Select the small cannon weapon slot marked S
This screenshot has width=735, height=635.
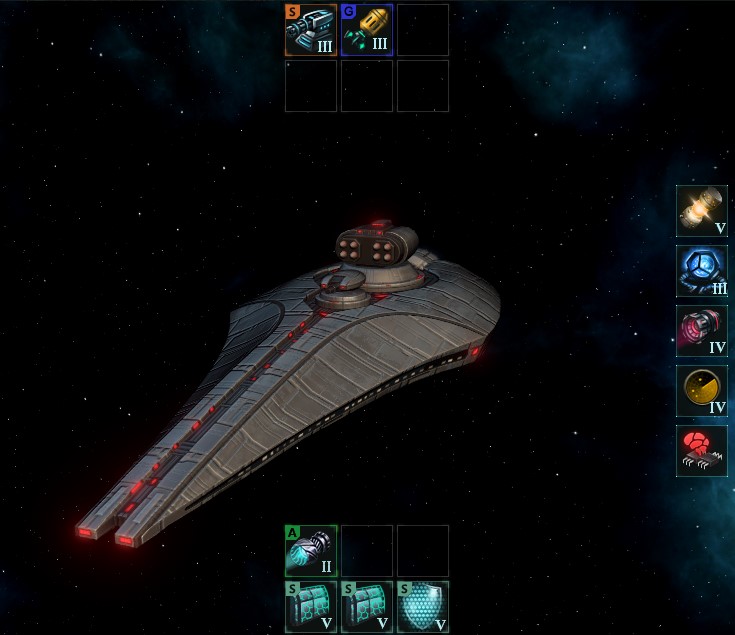tap(311, 30)
